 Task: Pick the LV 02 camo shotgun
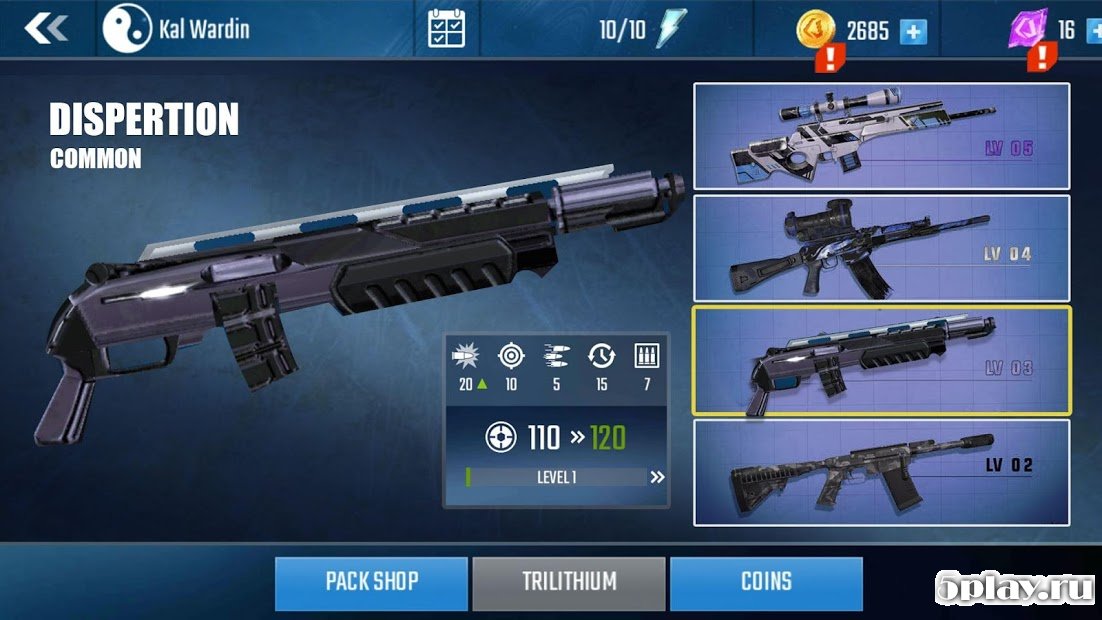[x=881, y=472]
